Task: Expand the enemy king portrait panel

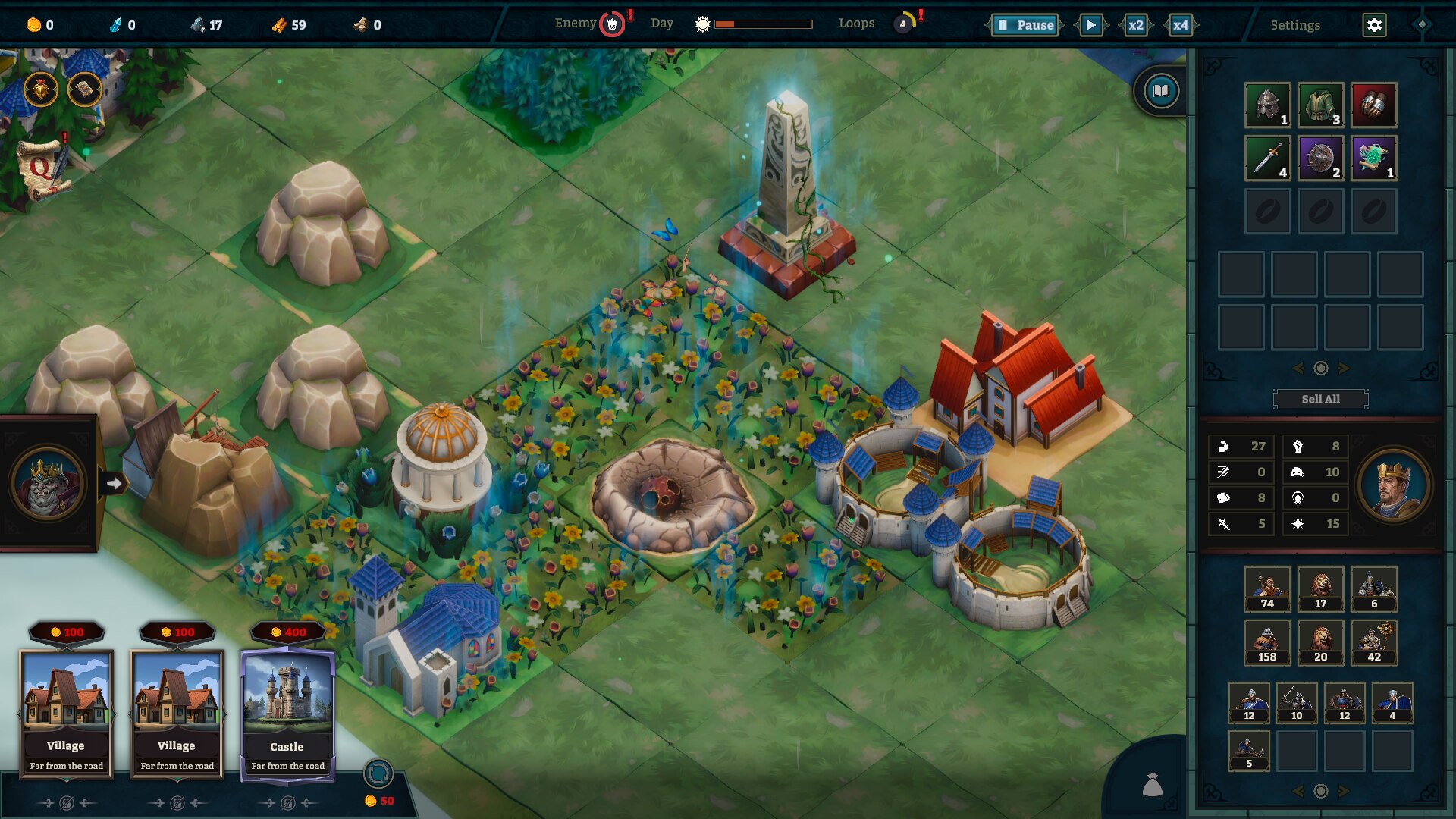Action: [x=114, y=483]
